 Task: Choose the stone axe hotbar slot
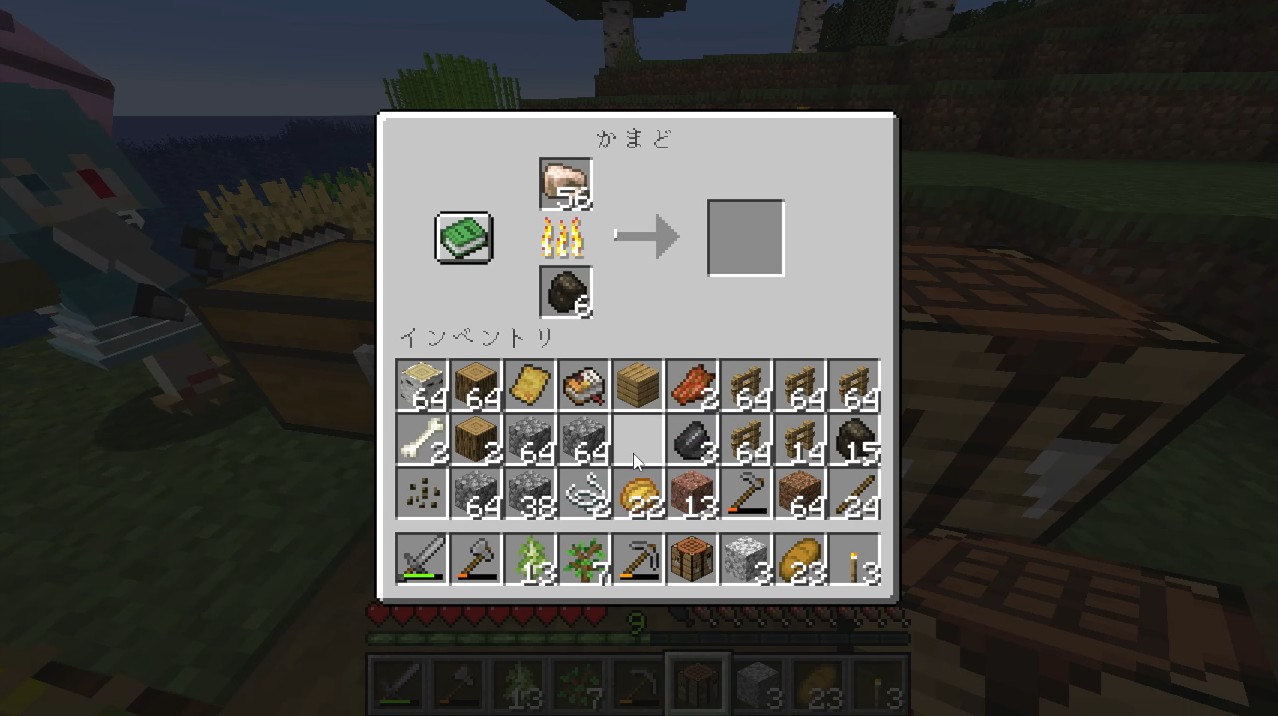476,559
